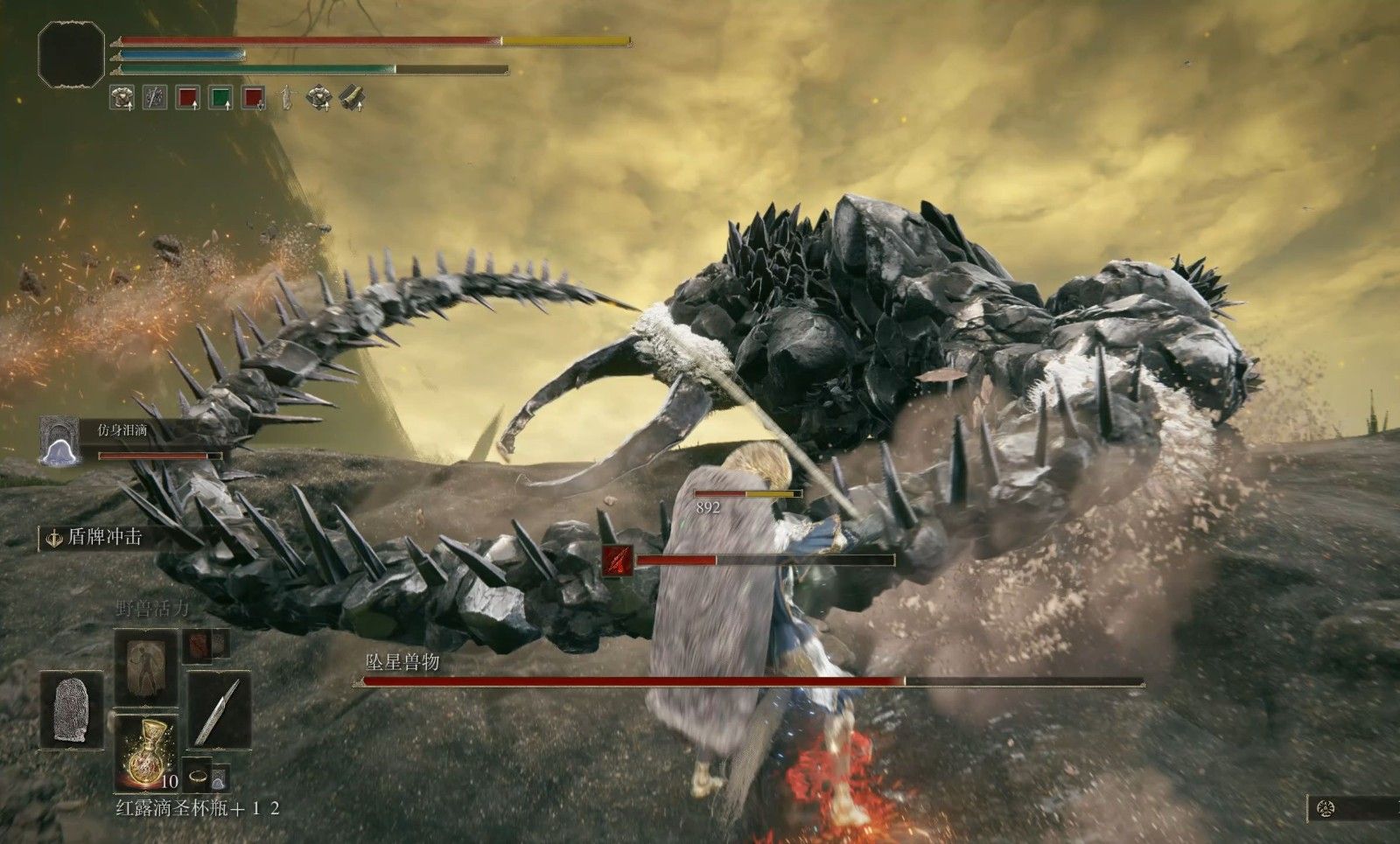Click the Mimic Tear summon portrait
The height and width of the screenshot is (844, 1400).
click(60, 440)
